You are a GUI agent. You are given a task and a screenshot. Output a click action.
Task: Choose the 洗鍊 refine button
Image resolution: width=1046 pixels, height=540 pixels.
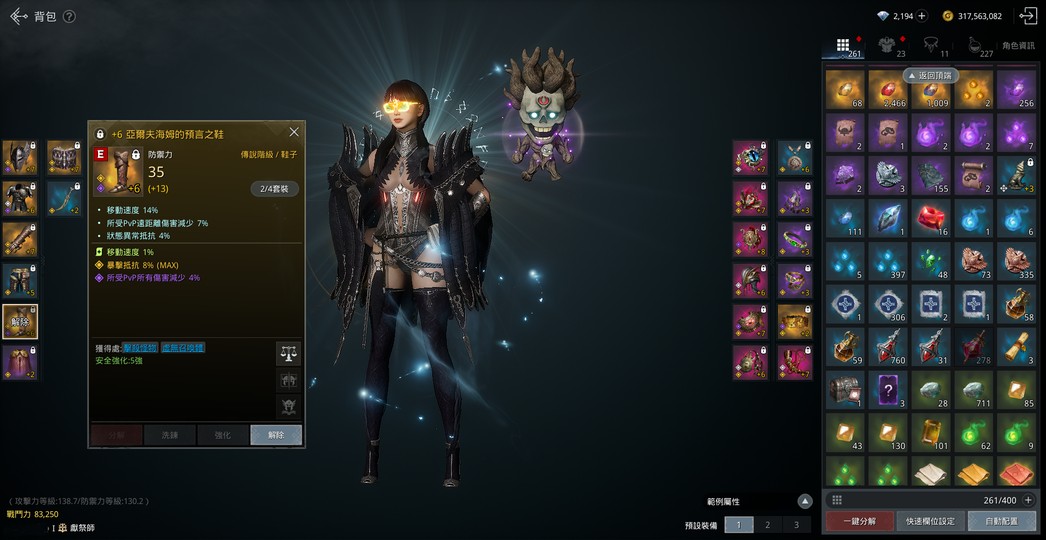click(x=169, y=435)
